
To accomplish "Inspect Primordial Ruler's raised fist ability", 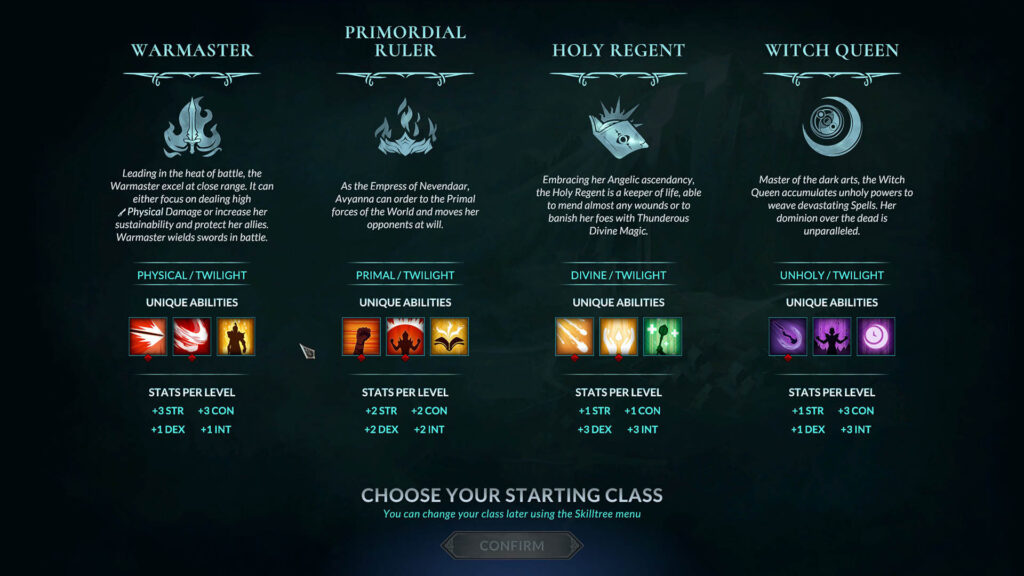I will coord(361,337).
